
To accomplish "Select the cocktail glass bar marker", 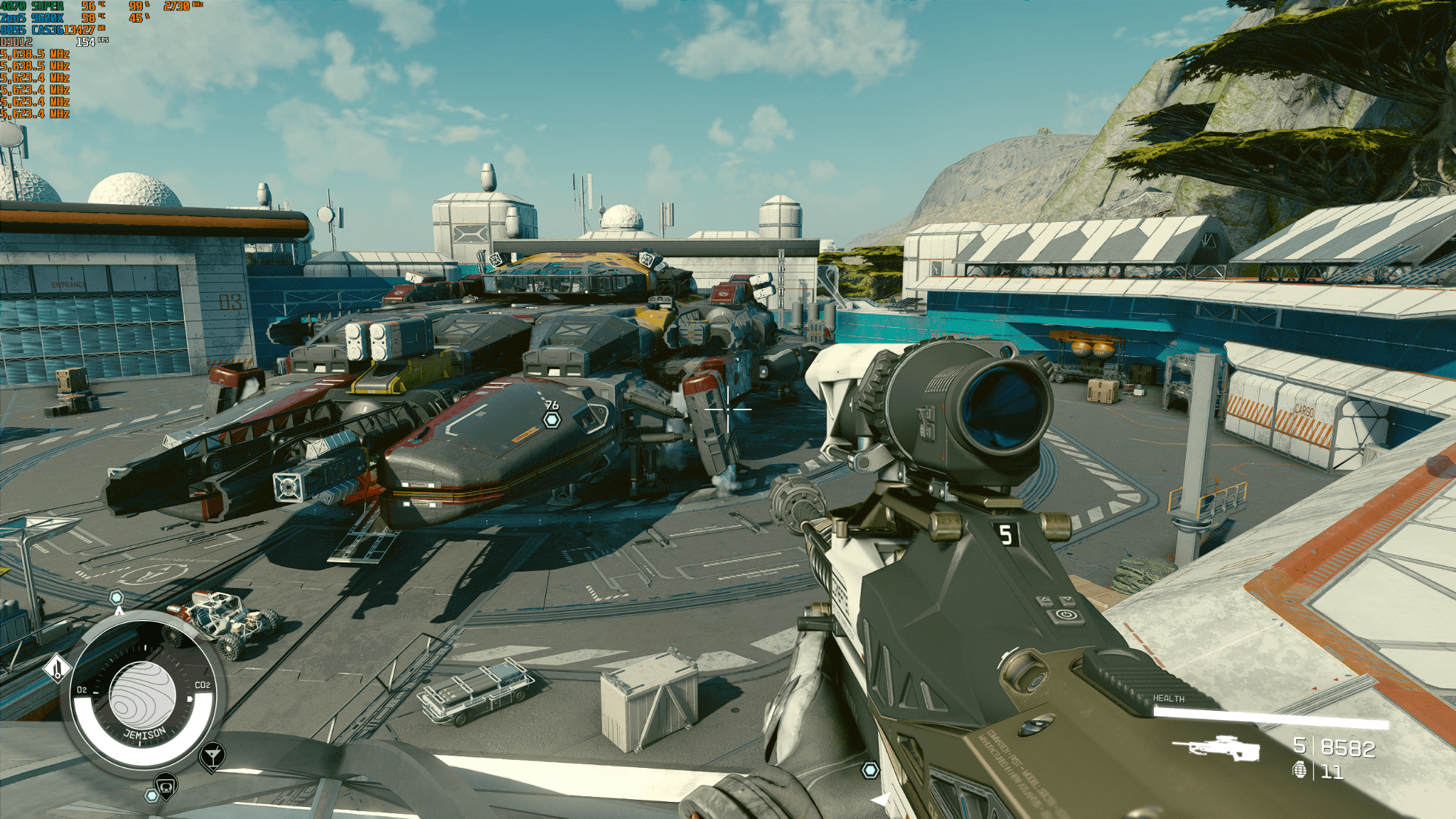I will coord(212,755).
